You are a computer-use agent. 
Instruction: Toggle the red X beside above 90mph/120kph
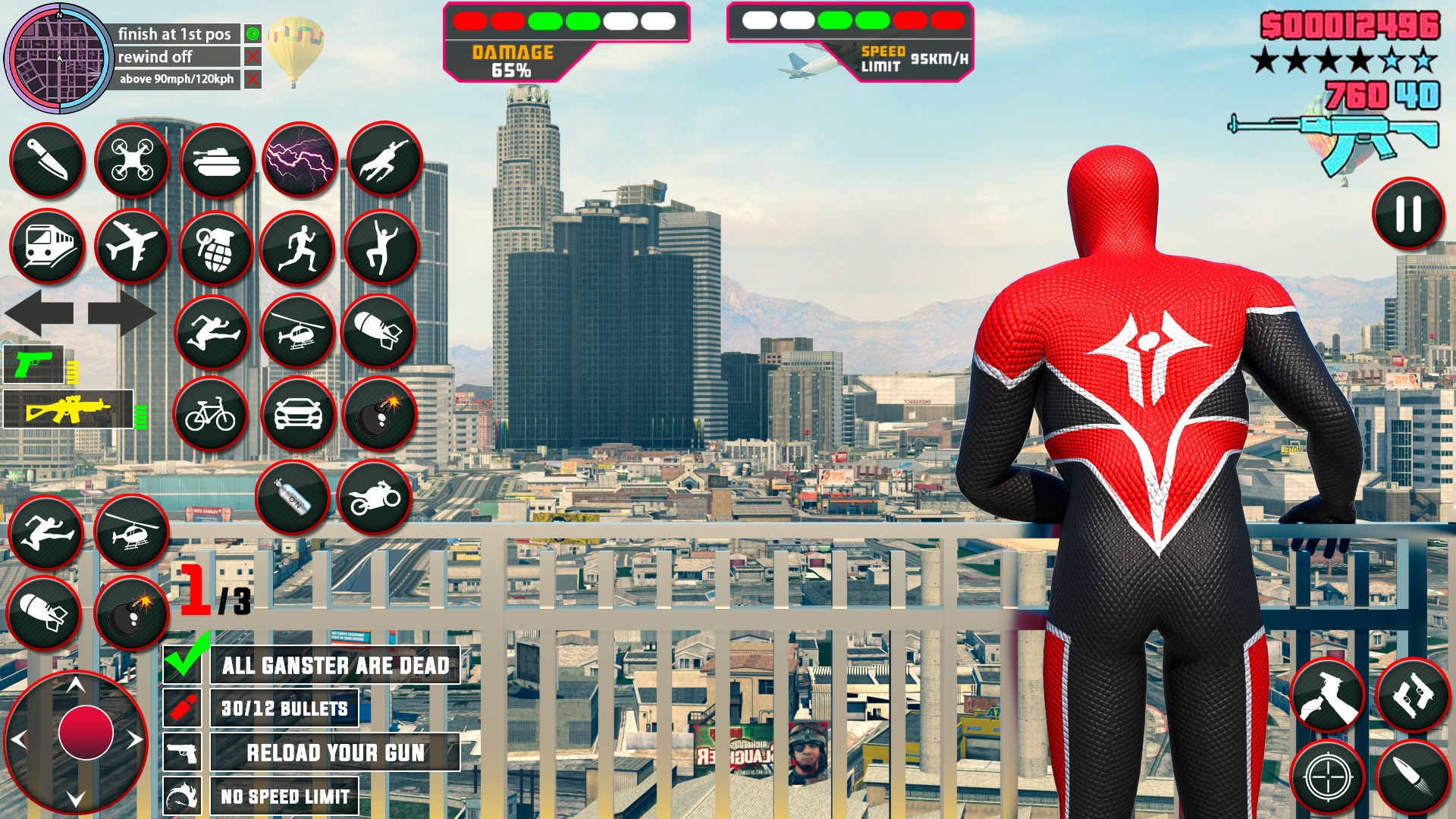pos(253,78)
